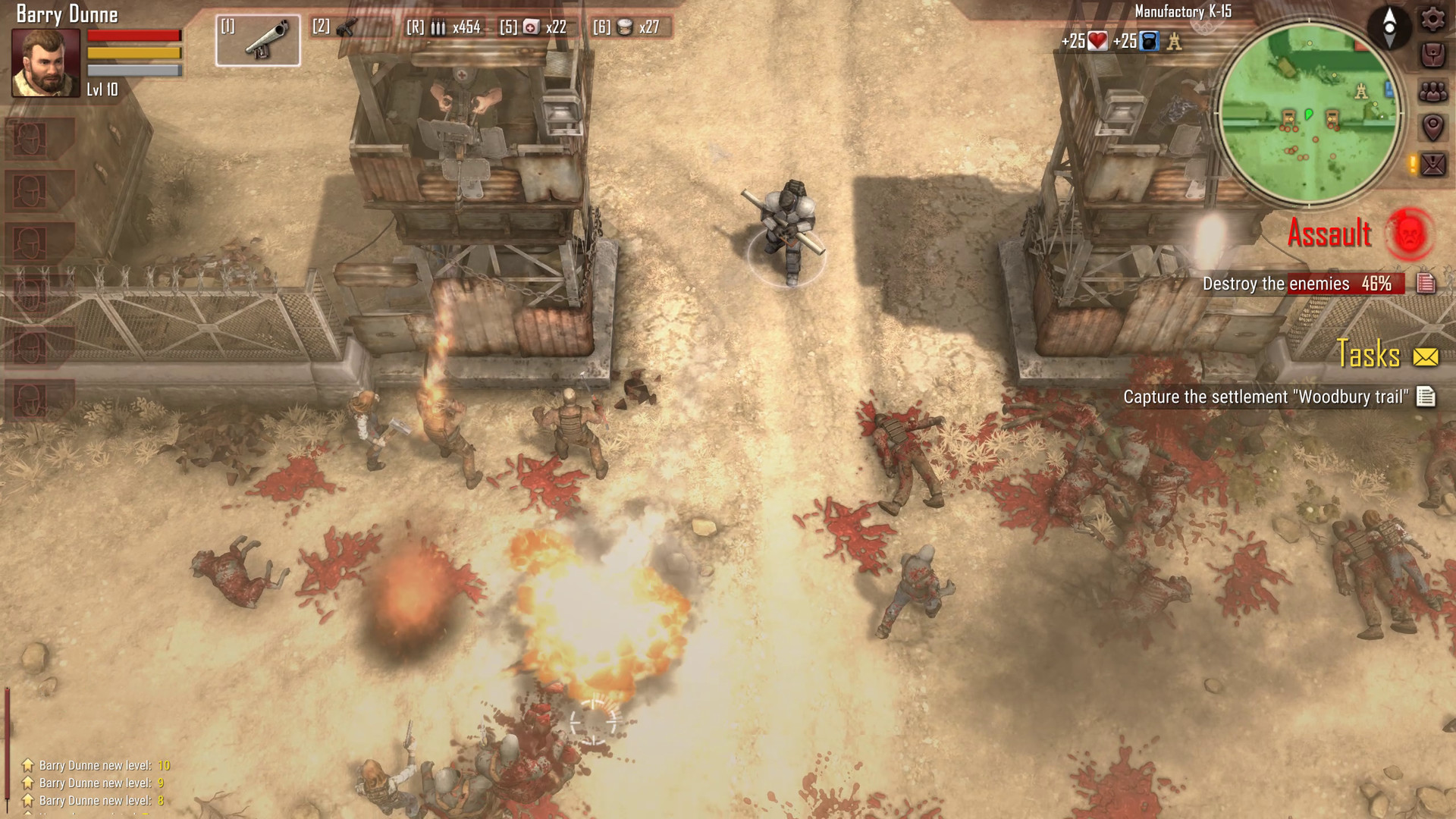Open the Inventory backpack
1456x819 pixels.
[x=1432, y=53]
